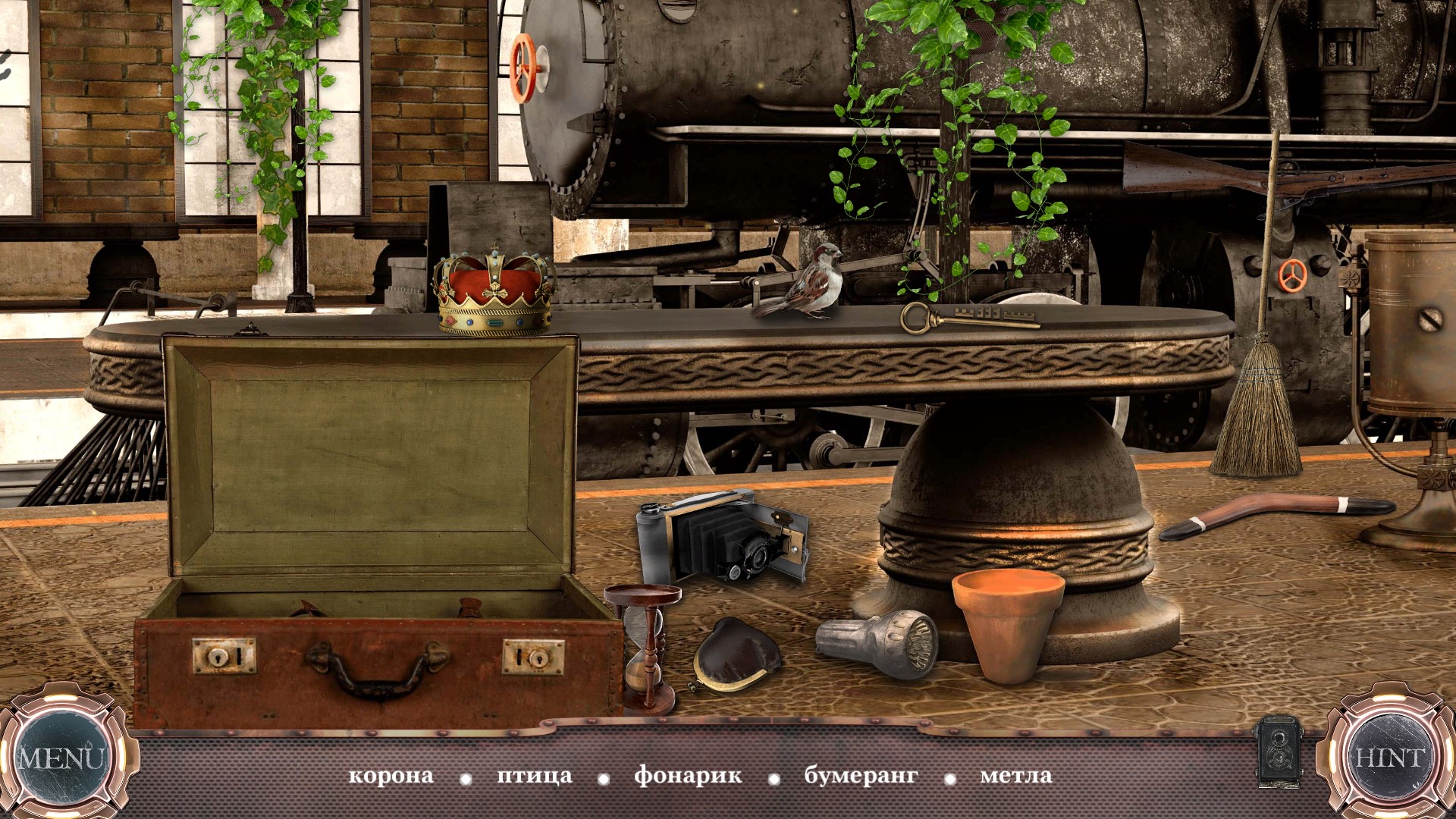
Task: Pick the word бумеранг in the item list
Action: [861, 776]
